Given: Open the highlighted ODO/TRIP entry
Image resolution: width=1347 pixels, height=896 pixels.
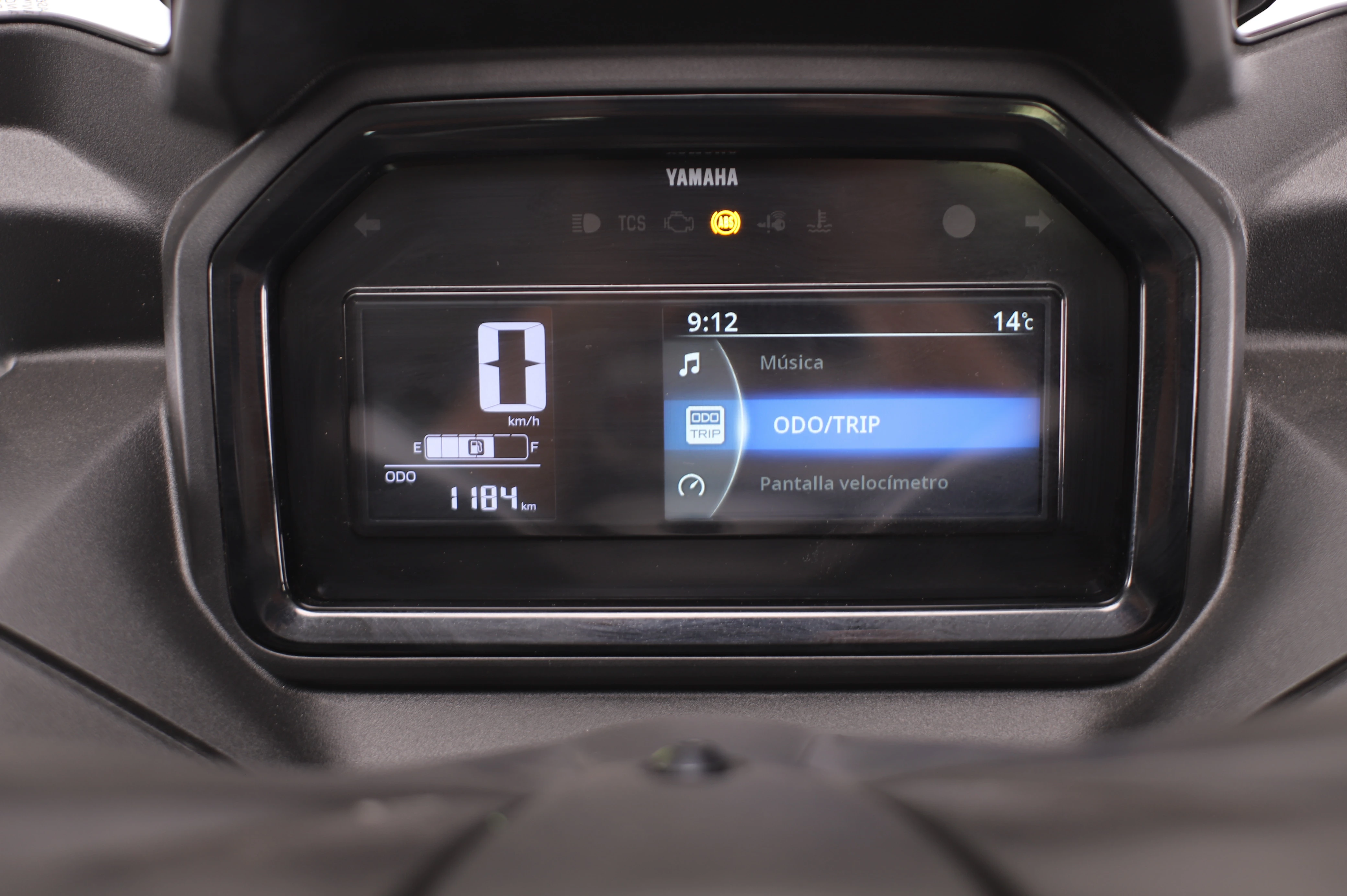Looking at the screenshot, I should (x=826, y=425).
